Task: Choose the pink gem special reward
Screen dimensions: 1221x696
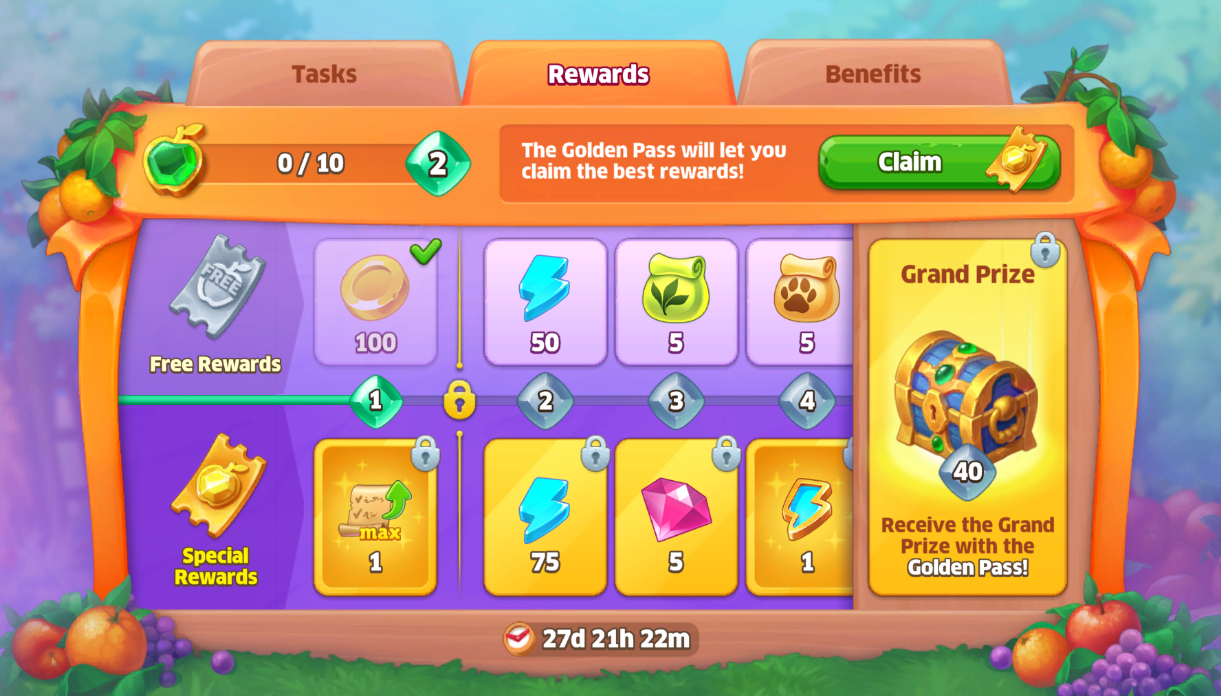Action: (676, 517)
